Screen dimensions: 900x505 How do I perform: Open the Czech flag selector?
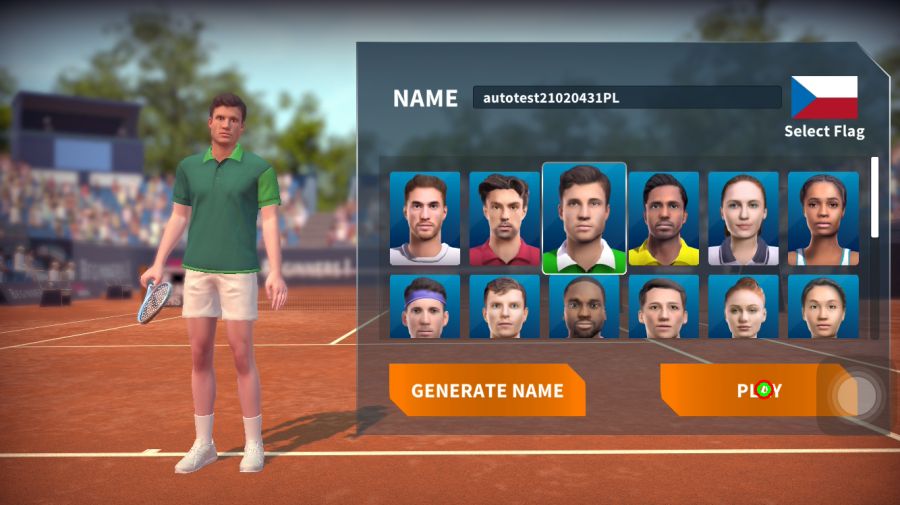tap(824, 98)
